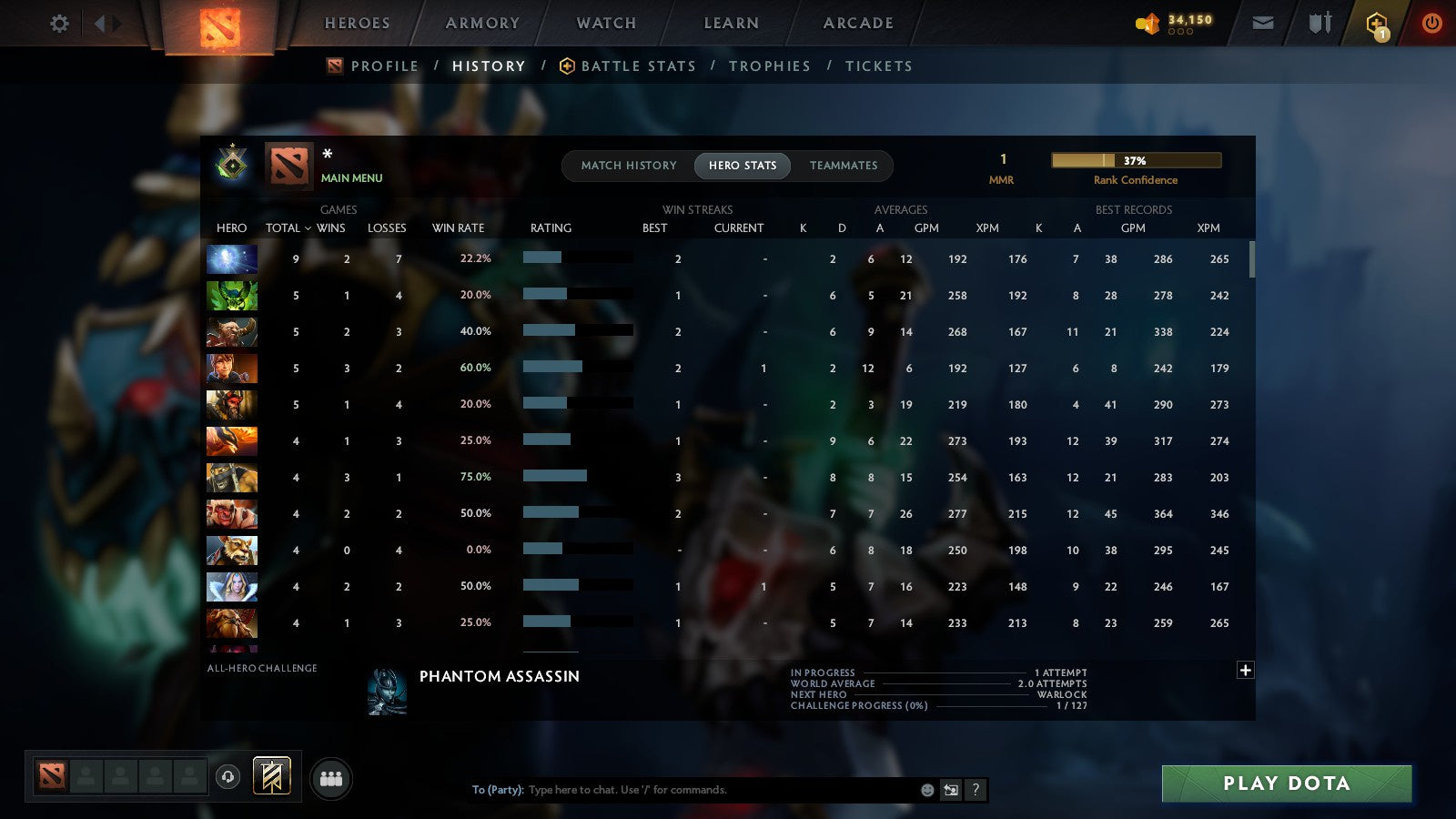Click the Rank Confidence progress bar
Screen dimensions: 1456x819
[x=1137, y=160]
